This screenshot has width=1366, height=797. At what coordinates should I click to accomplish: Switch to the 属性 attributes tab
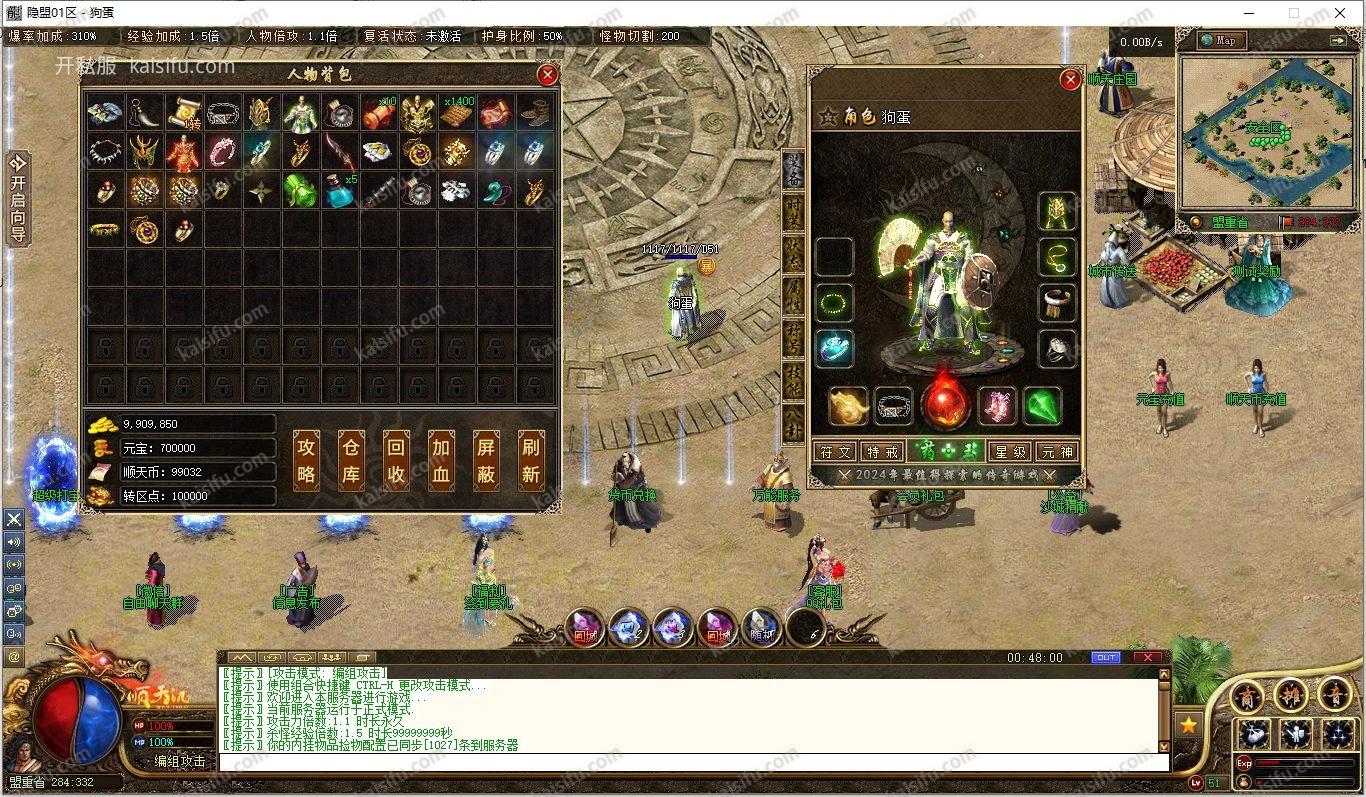coord(793,294)
